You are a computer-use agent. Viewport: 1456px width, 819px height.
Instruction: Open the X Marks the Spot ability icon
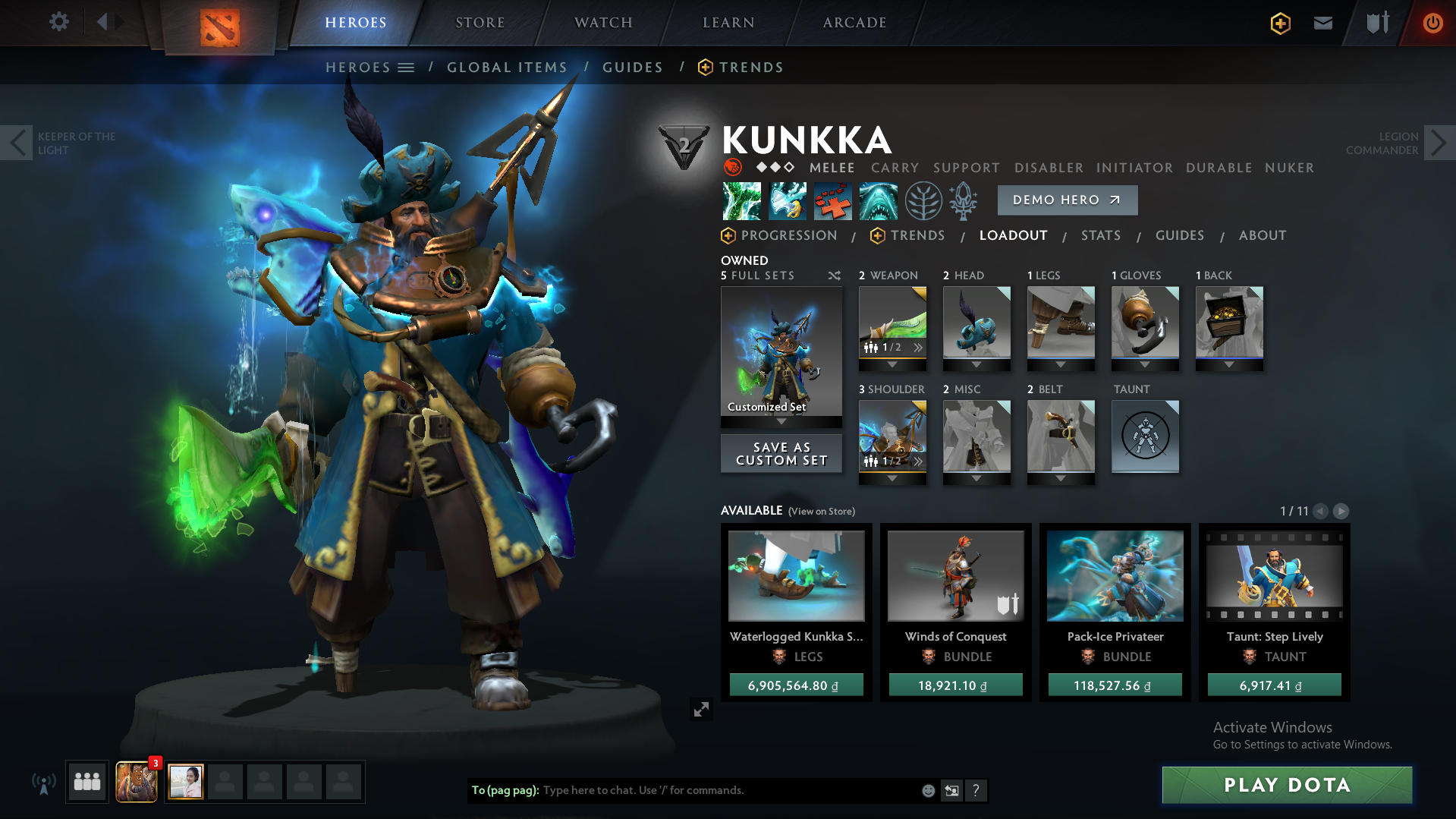[832, 201]
